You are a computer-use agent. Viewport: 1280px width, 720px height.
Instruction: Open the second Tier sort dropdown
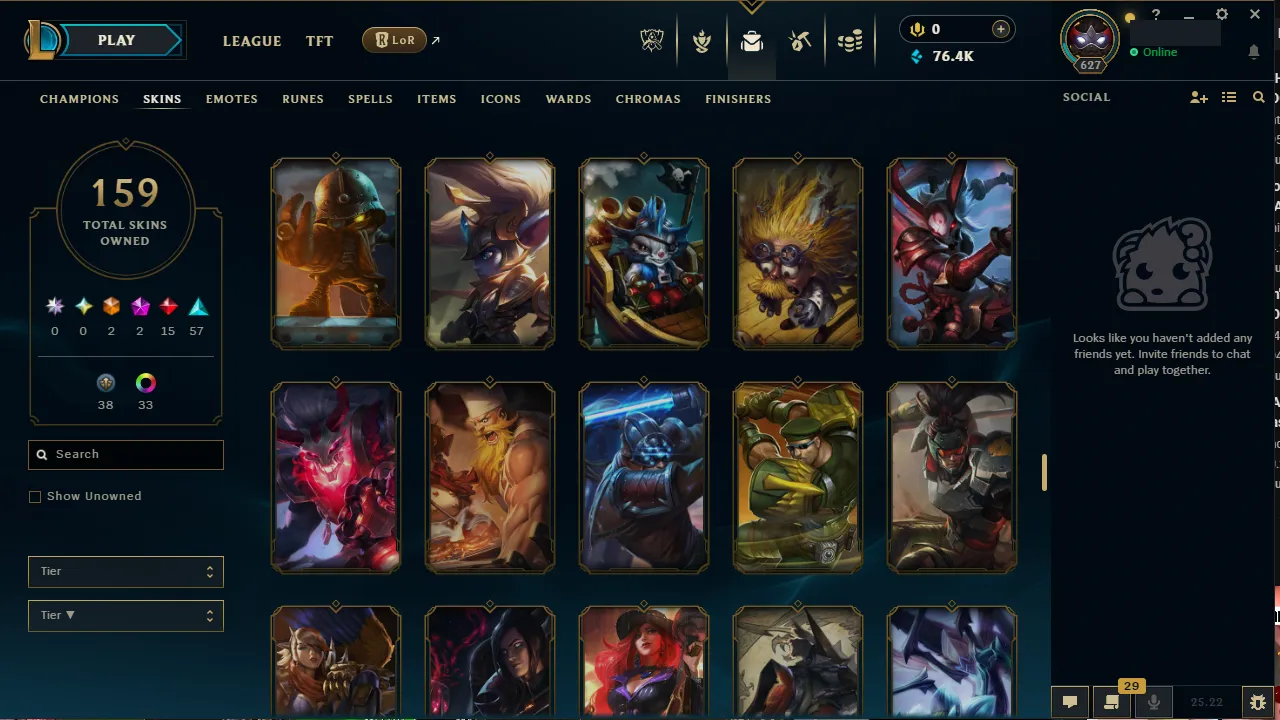[x=125, y=615]
